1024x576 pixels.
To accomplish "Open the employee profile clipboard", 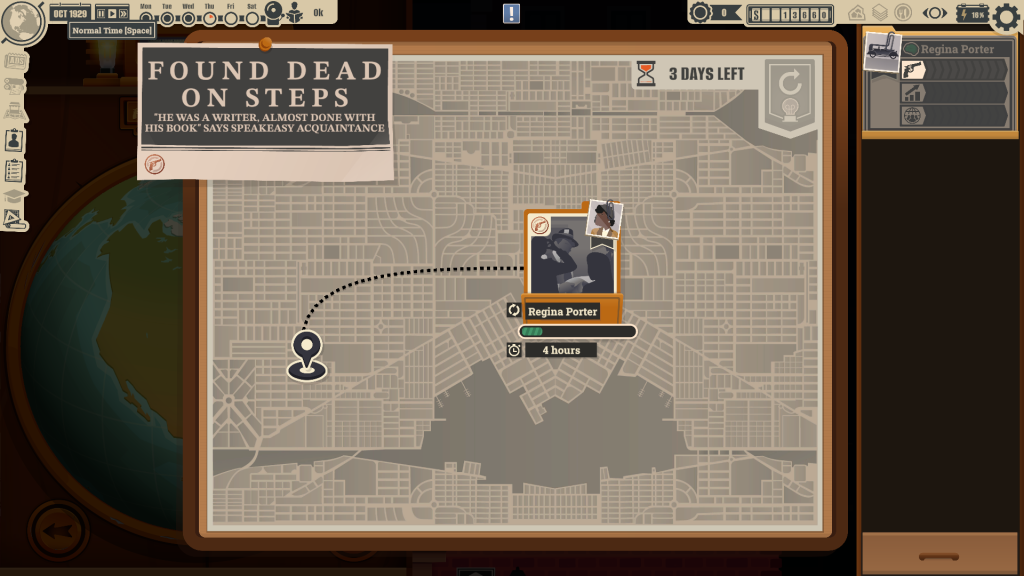I will (x=15, y=141).
